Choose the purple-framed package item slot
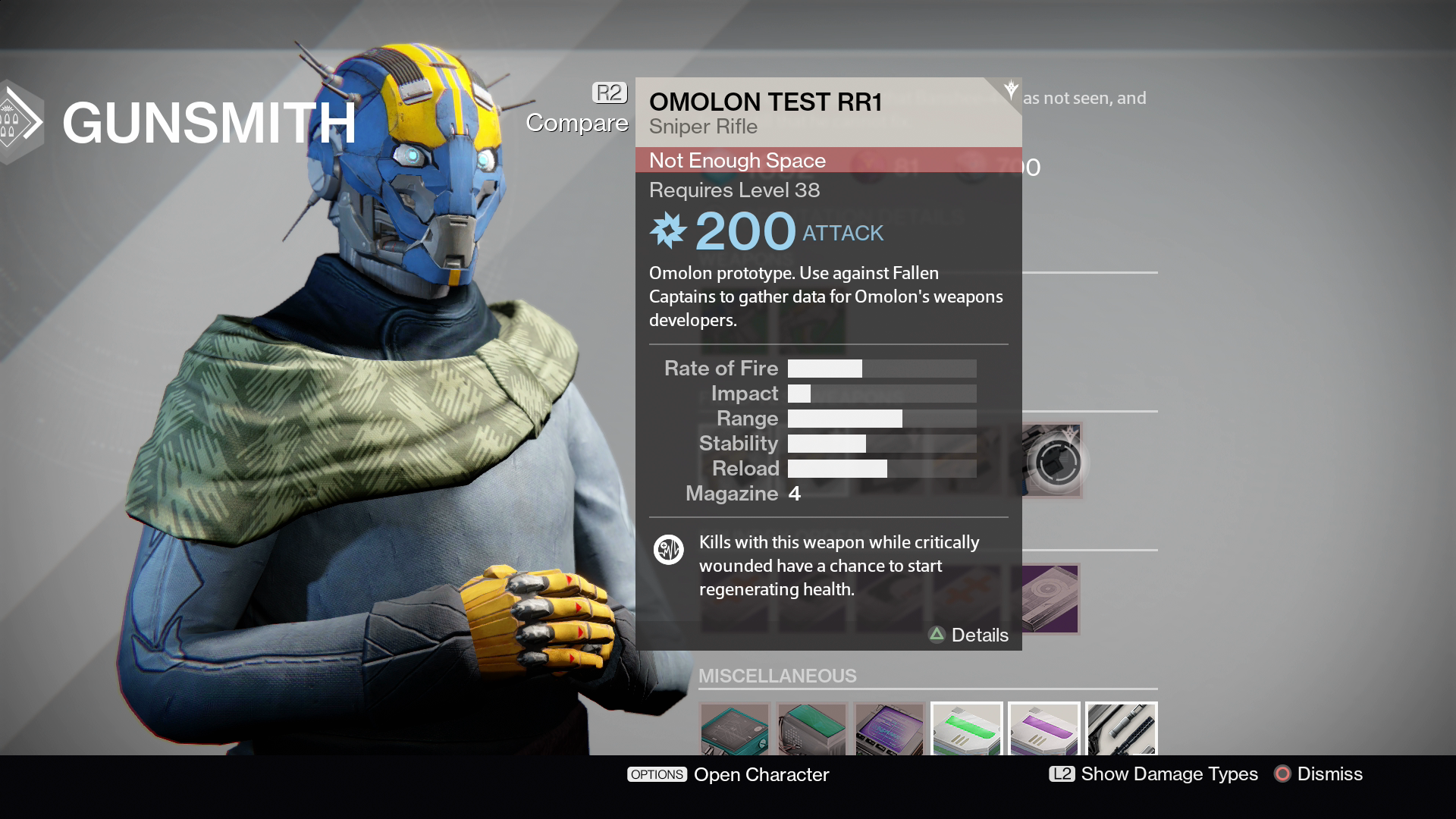Image resolution: width=1456 pixels, height=819 pixels. pyautogui.click(x=1050, y=599)
